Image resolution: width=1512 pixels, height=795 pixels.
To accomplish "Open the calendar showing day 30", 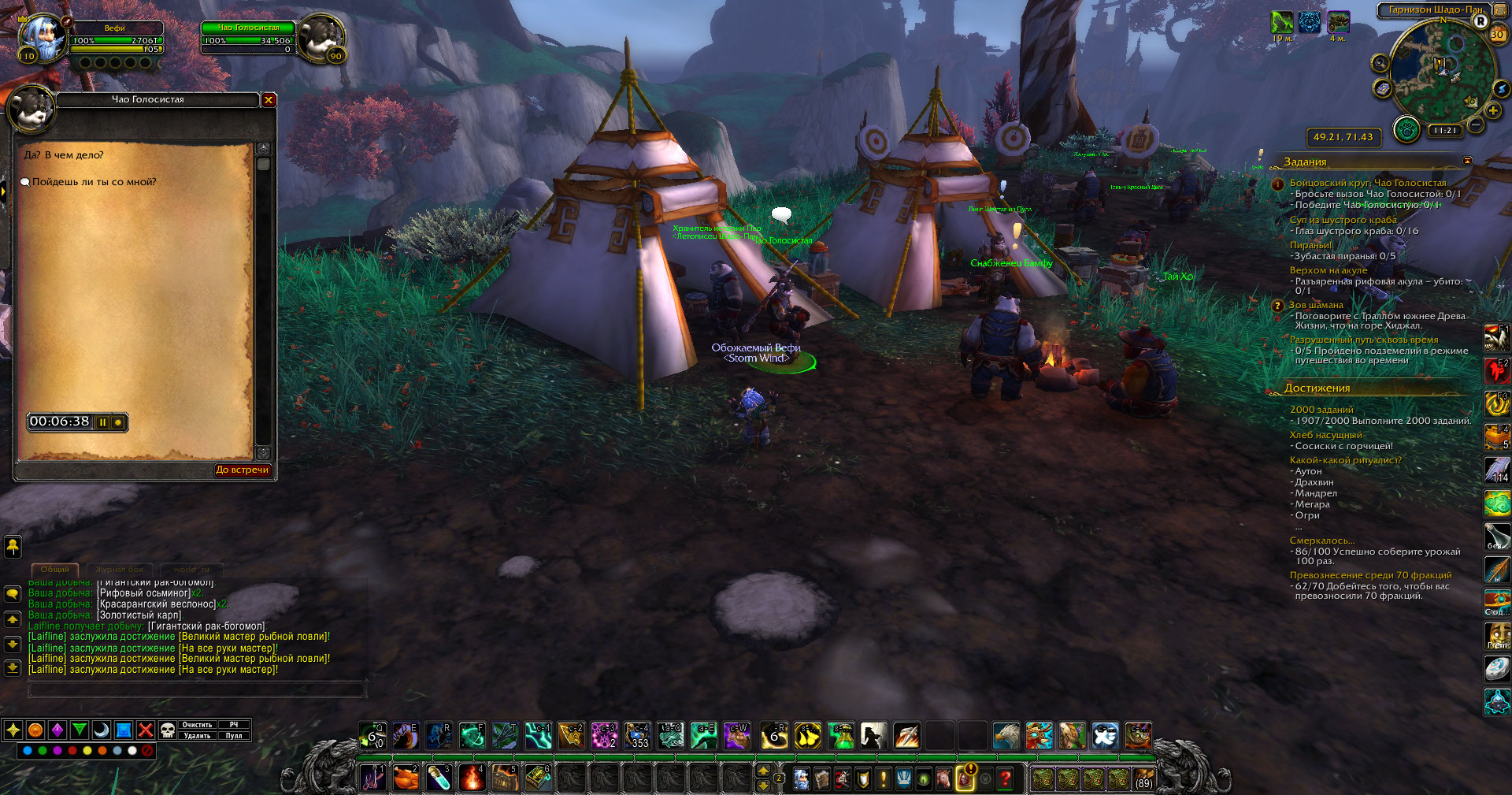I will click(x=1497, y=34).
